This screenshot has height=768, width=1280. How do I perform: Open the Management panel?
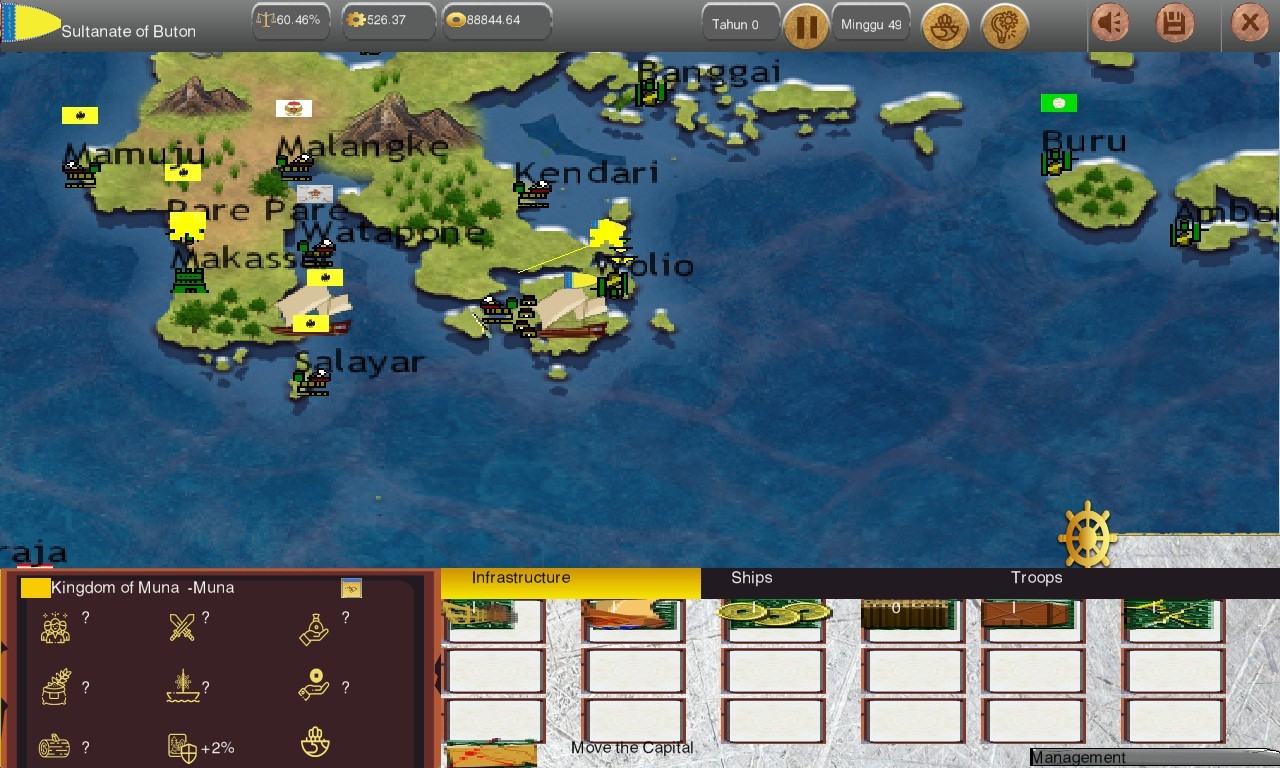[x=1079, y=757]
